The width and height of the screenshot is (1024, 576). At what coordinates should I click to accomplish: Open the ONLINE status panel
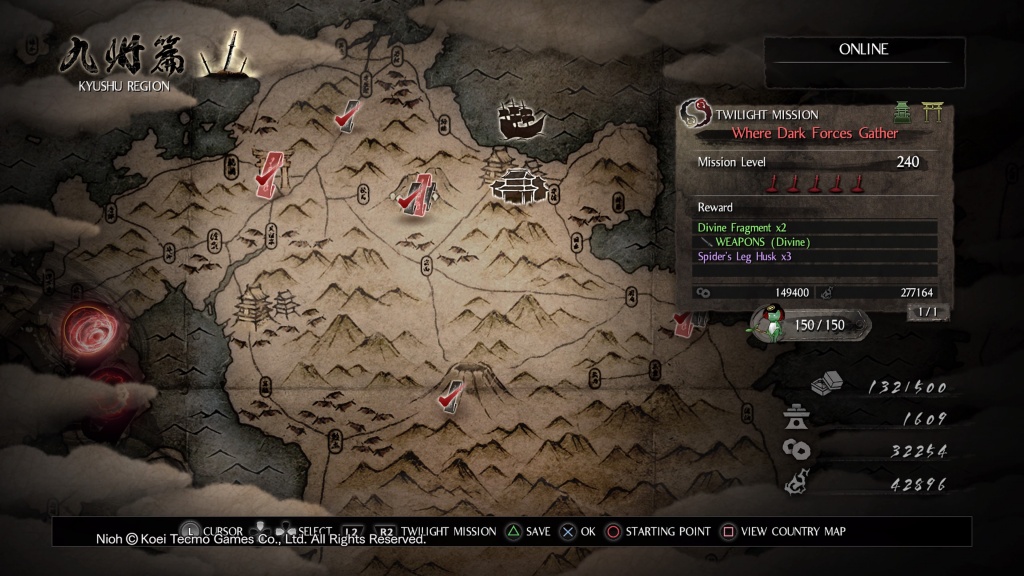(864, 50)
